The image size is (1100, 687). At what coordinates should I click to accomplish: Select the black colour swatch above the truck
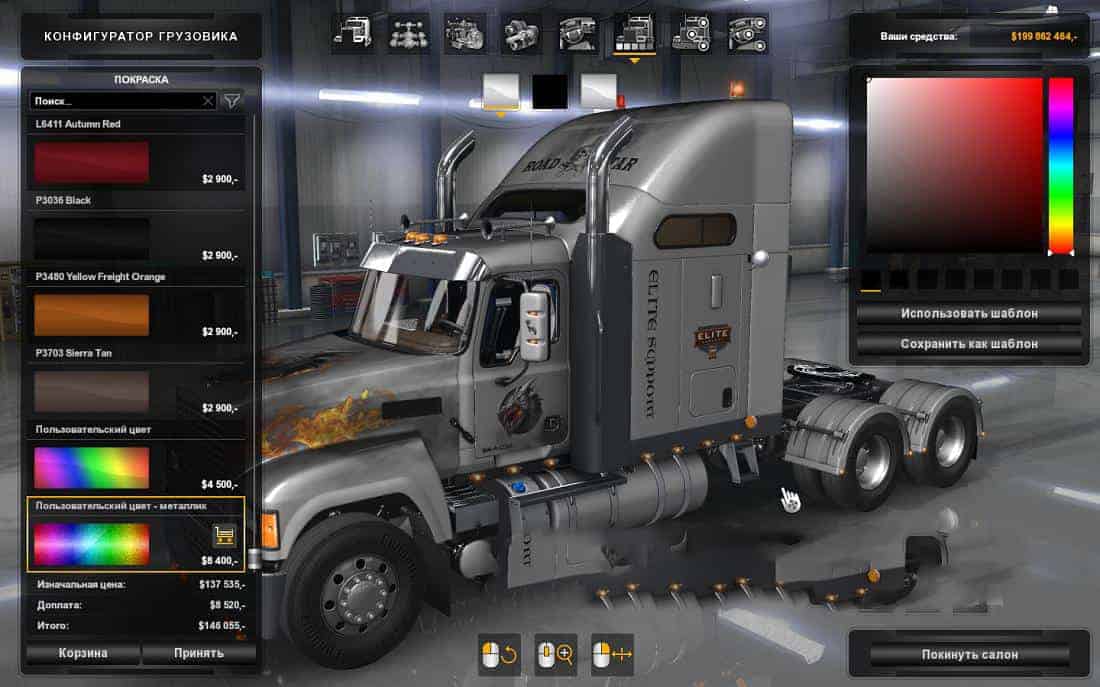(x=550, y=91)
